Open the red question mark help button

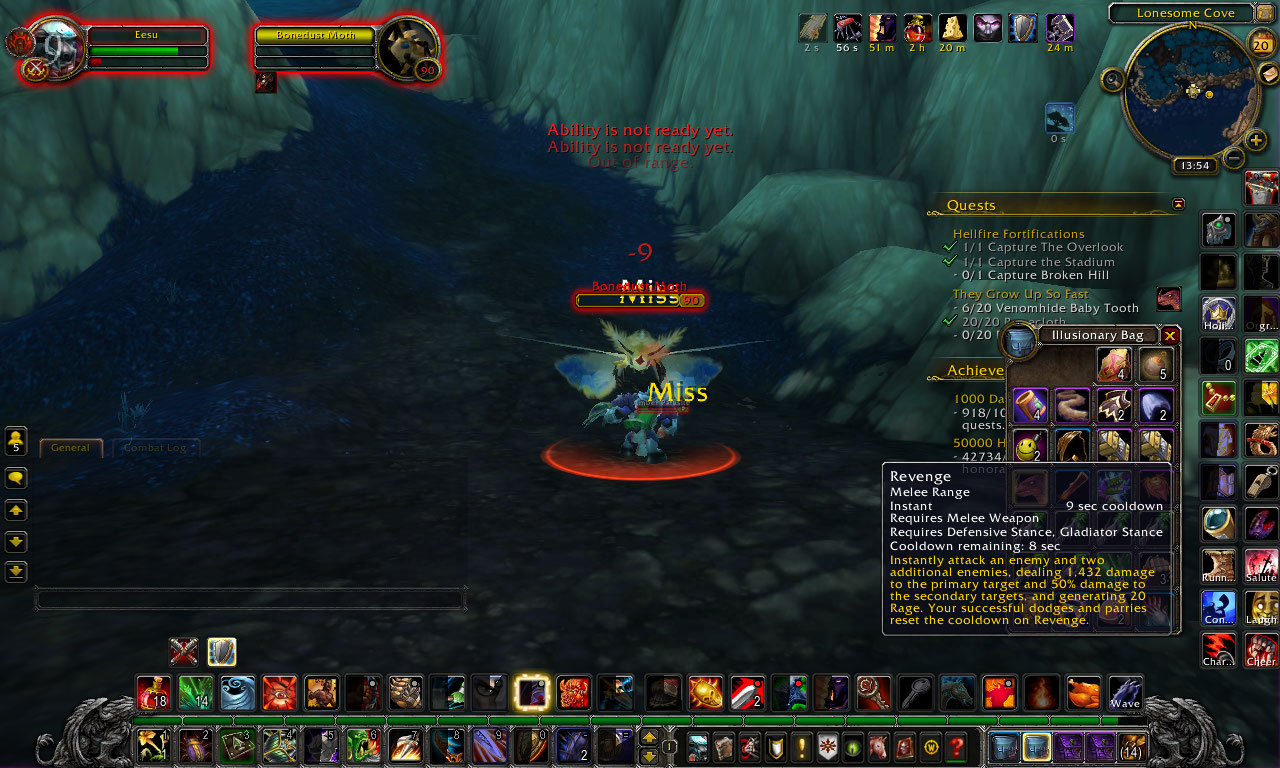957,747
